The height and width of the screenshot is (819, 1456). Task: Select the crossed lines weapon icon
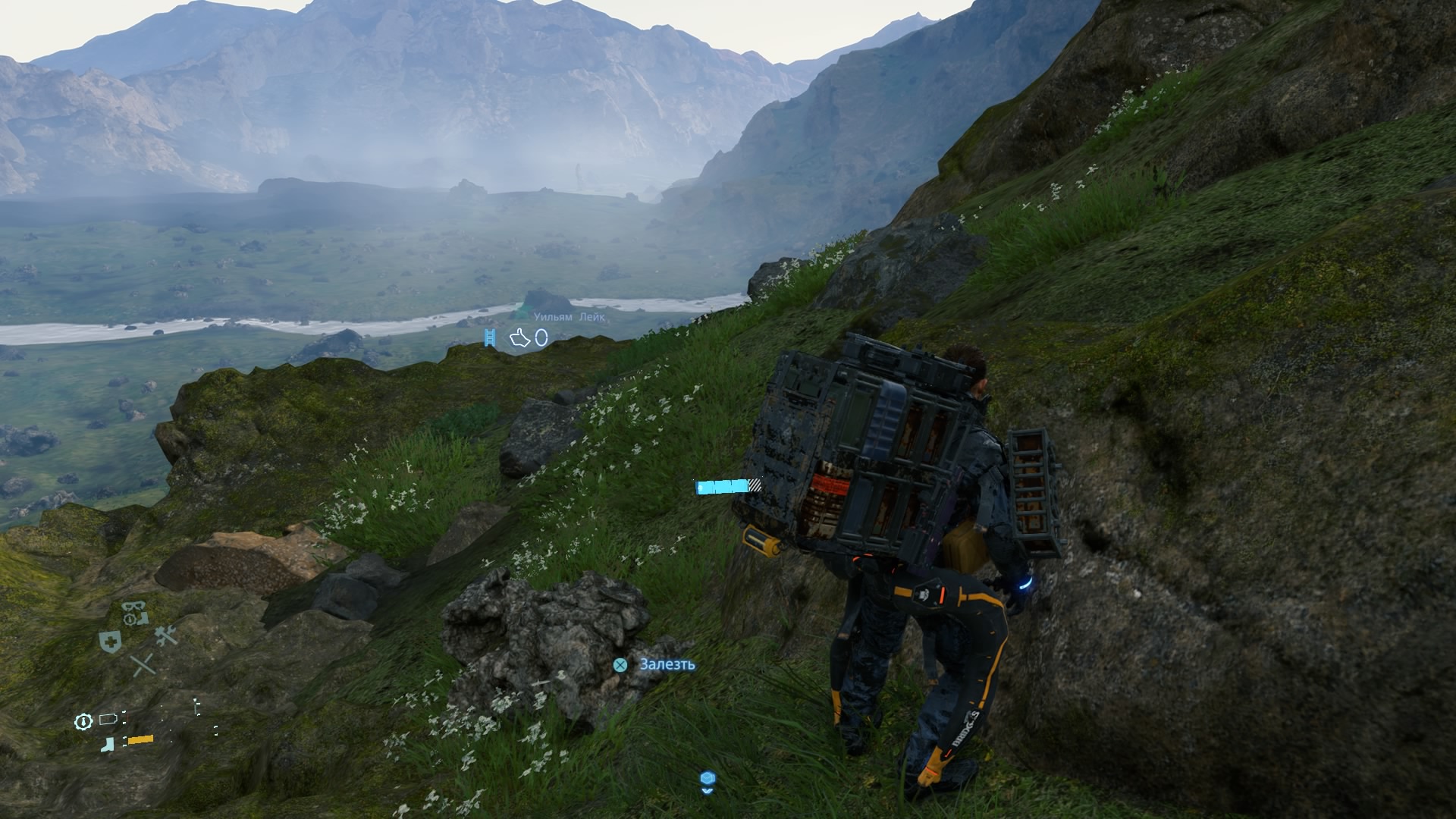point(143,666)
